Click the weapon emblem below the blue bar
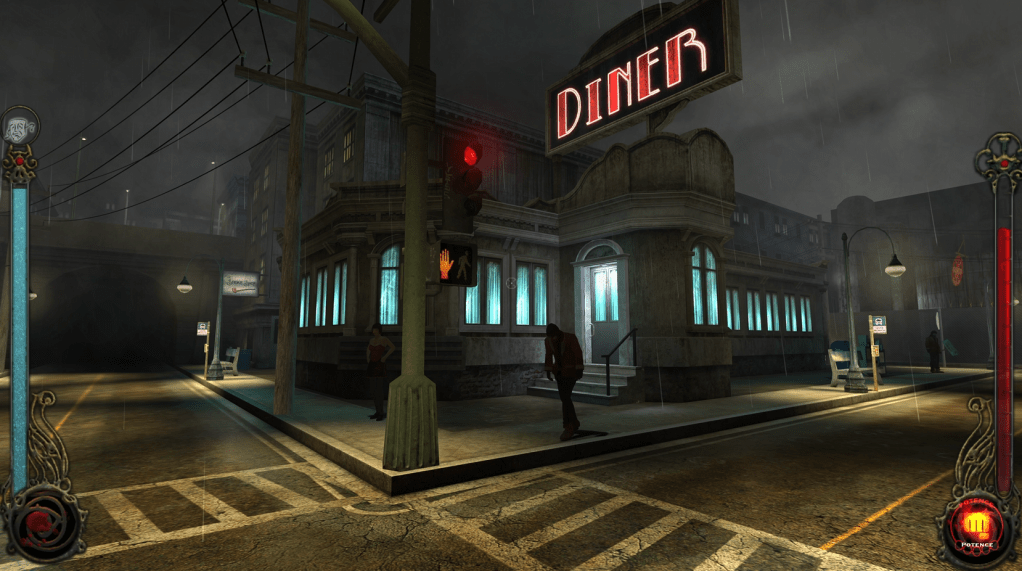Viewport: 1022px width, 571px height. (x=42, y=523)
